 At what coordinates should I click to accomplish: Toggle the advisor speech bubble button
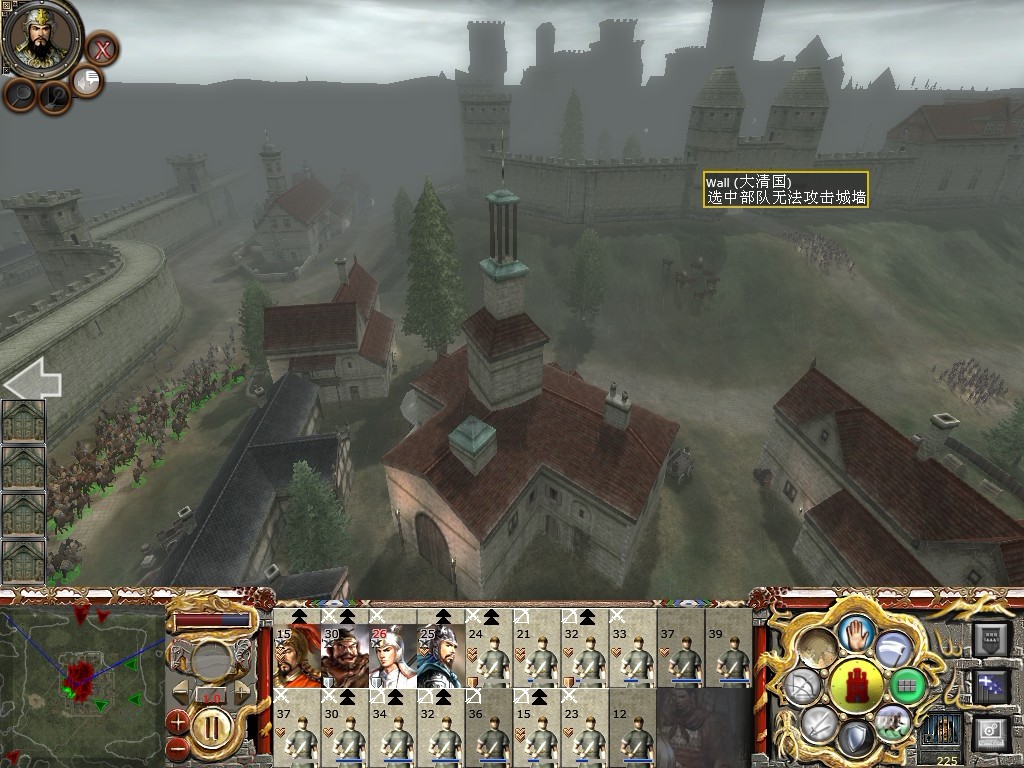click(x=87, y=81)
